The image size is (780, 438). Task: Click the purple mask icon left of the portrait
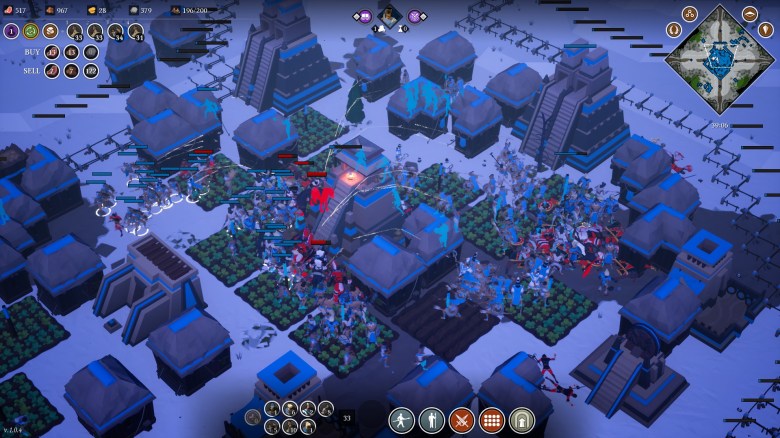(x=364, y=16)
